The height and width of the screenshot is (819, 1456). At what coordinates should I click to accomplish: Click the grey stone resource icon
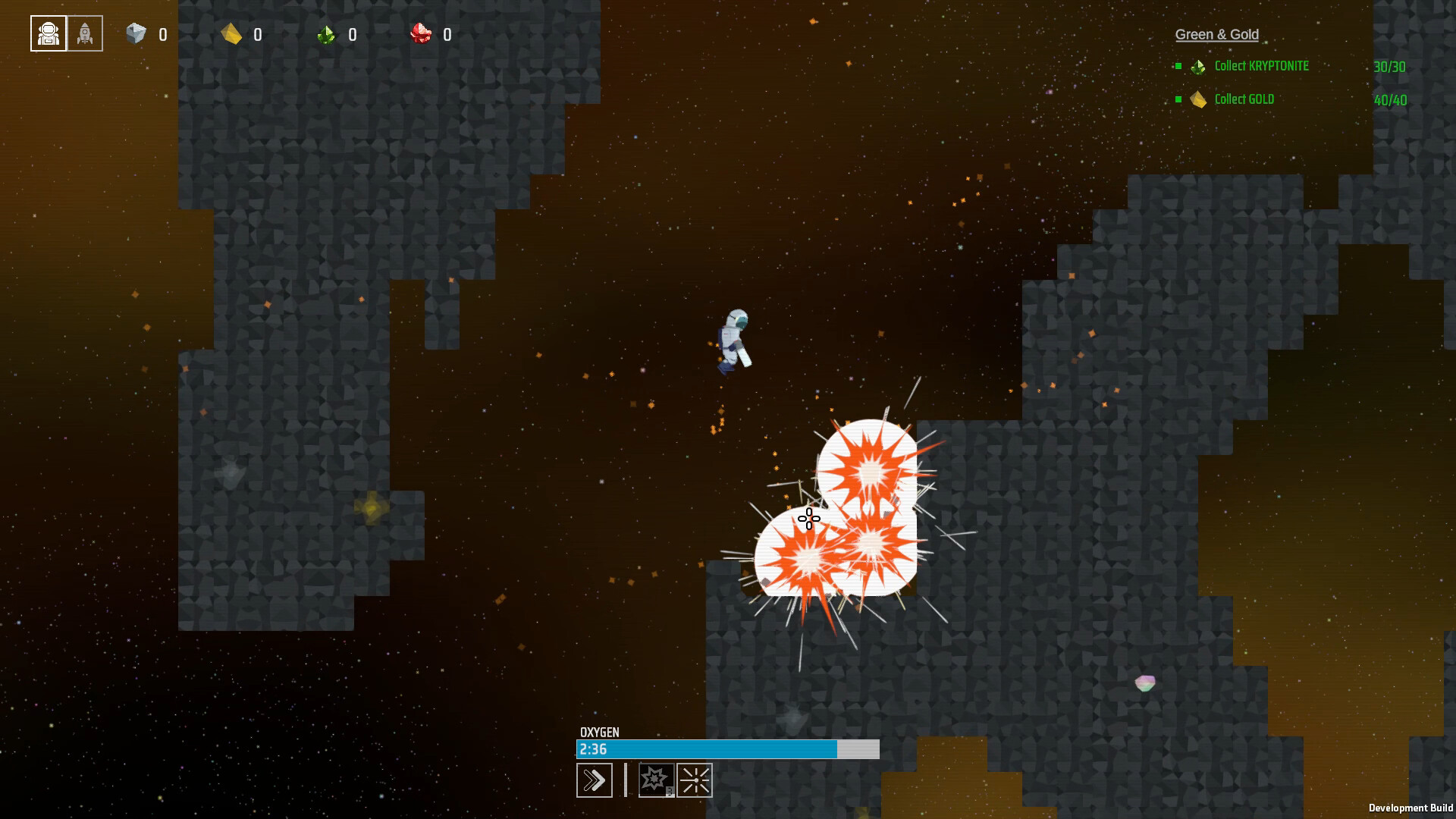pos(136,34)
